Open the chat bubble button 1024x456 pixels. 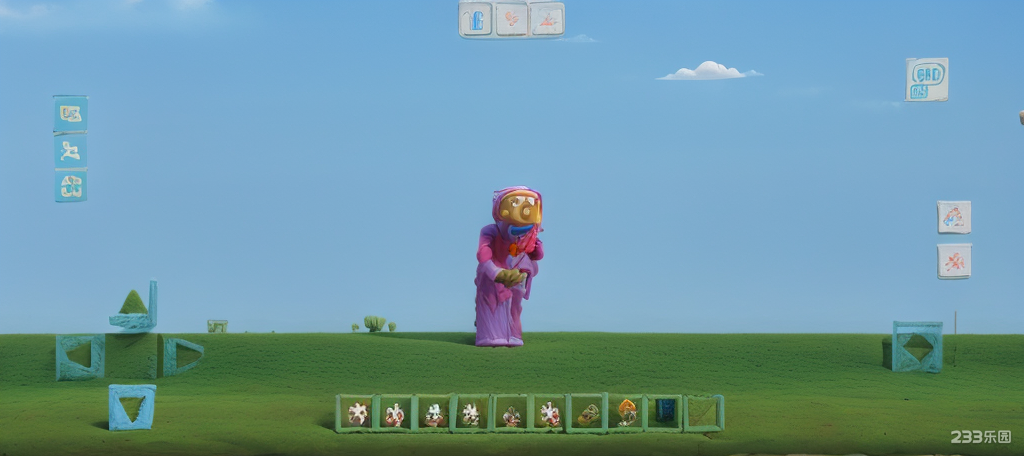(927, 79)
